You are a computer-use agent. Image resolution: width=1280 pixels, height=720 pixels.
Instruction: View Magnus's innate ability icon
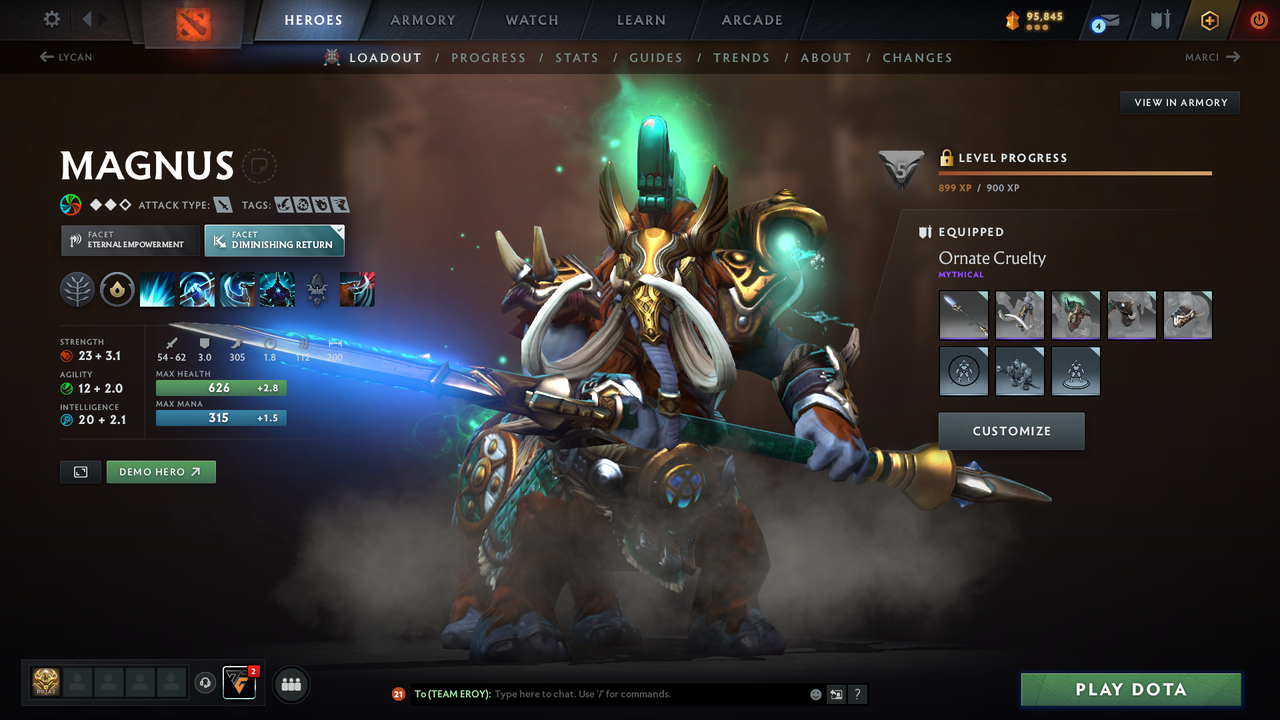(118, 289)
